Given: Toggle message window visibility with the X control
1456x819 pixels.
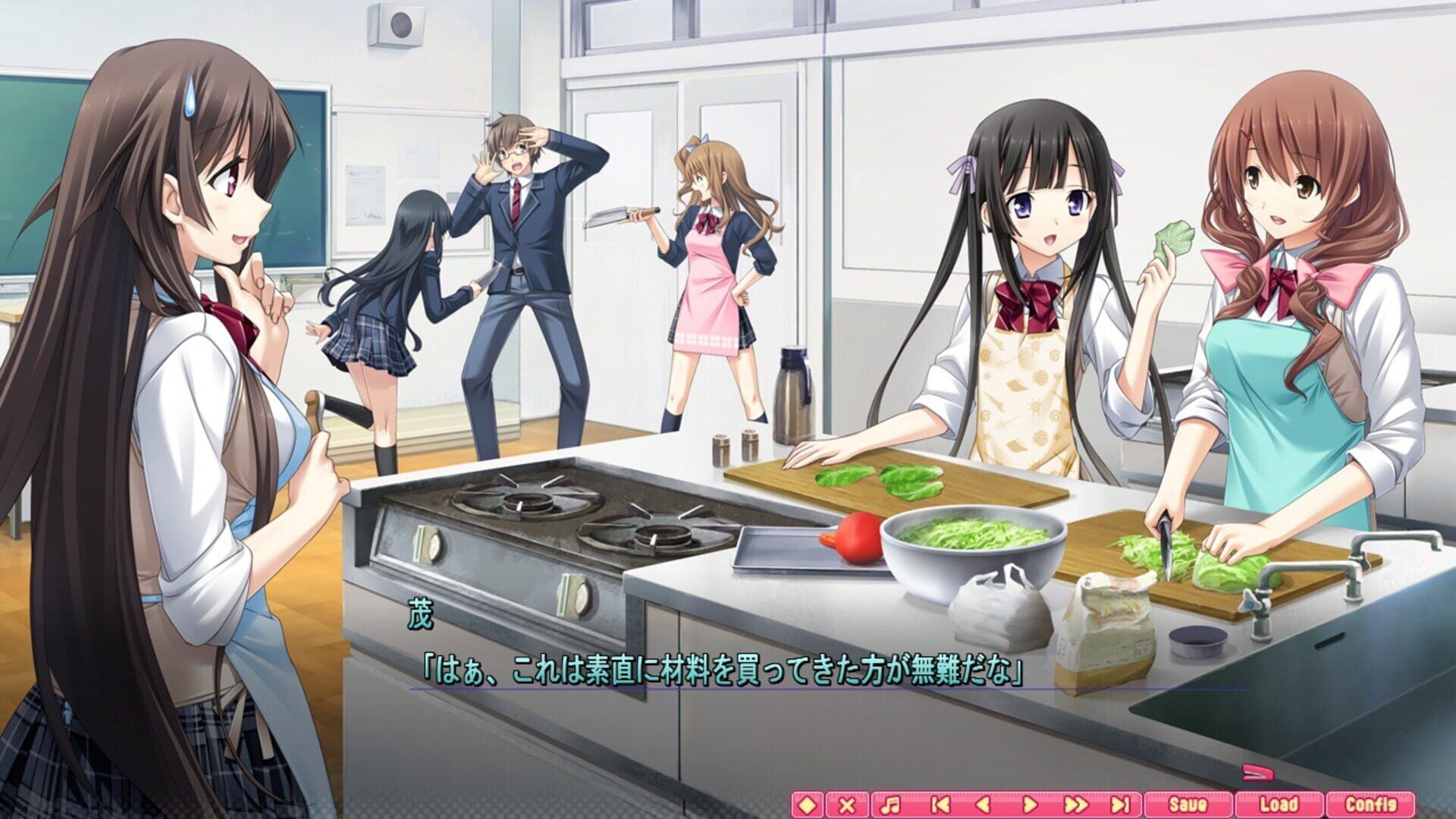Looking at the screenshot, I should 847,805.
